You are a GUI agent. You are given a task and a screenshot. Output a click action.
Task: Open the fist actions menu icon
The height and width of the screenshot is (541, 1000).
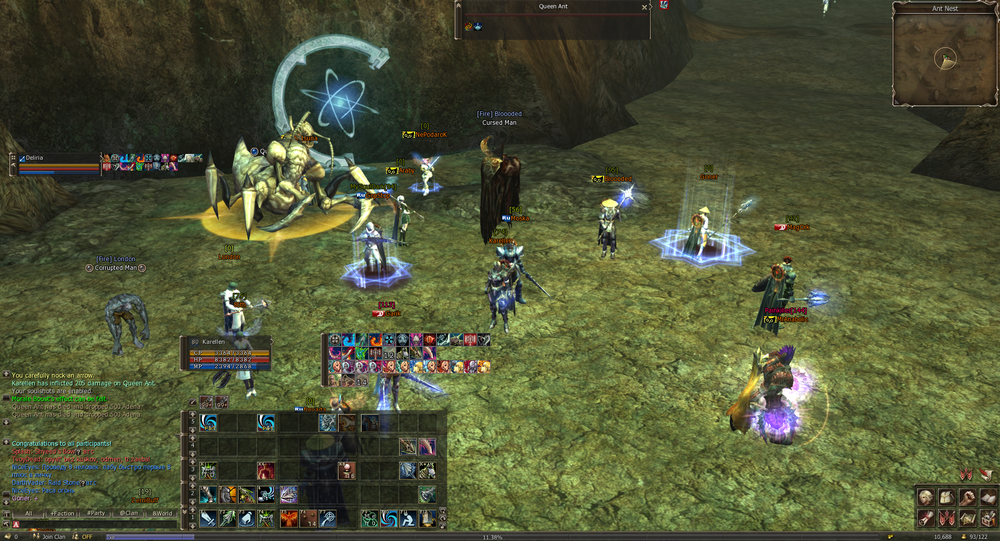[x=967, y=497]
